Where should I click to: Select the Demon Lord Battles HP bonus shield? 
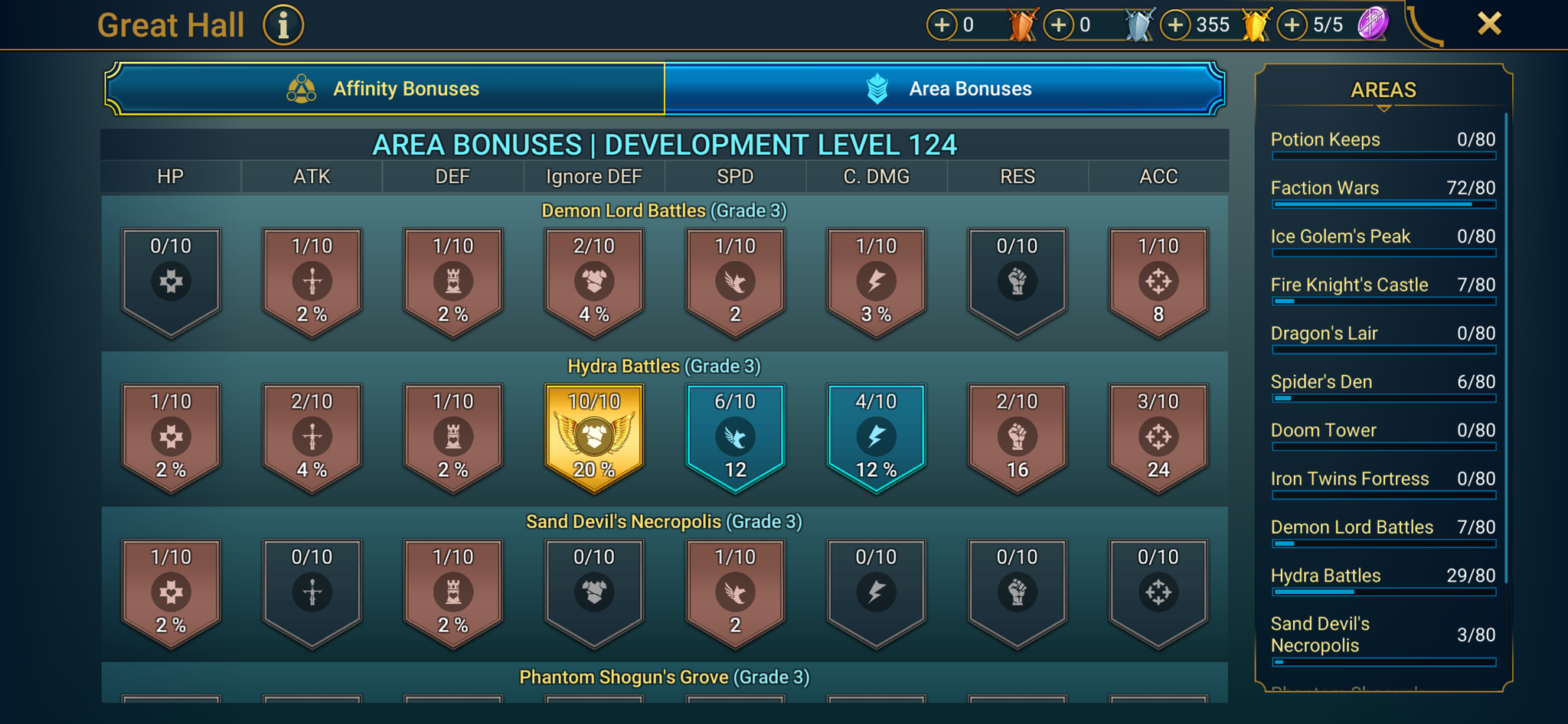click(170, 281)
